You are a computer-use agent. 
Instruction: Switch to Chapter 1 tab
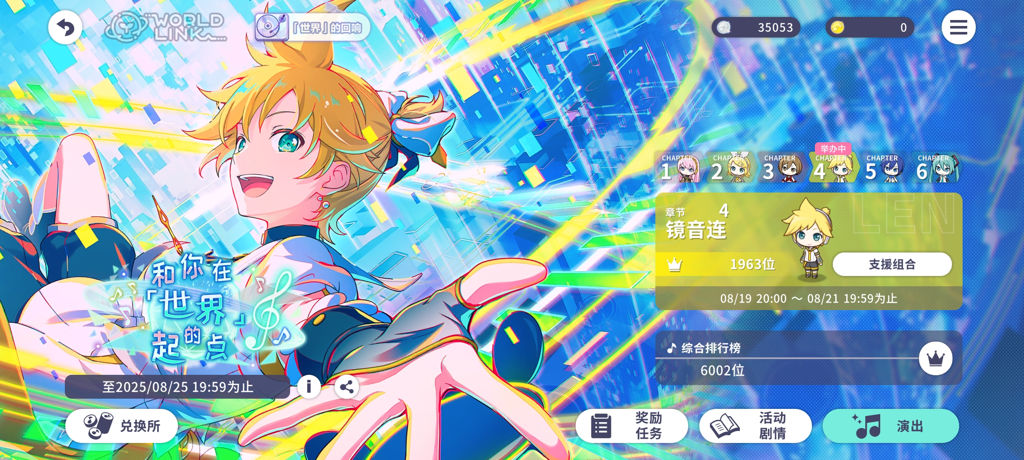click(x=680, y=169)
